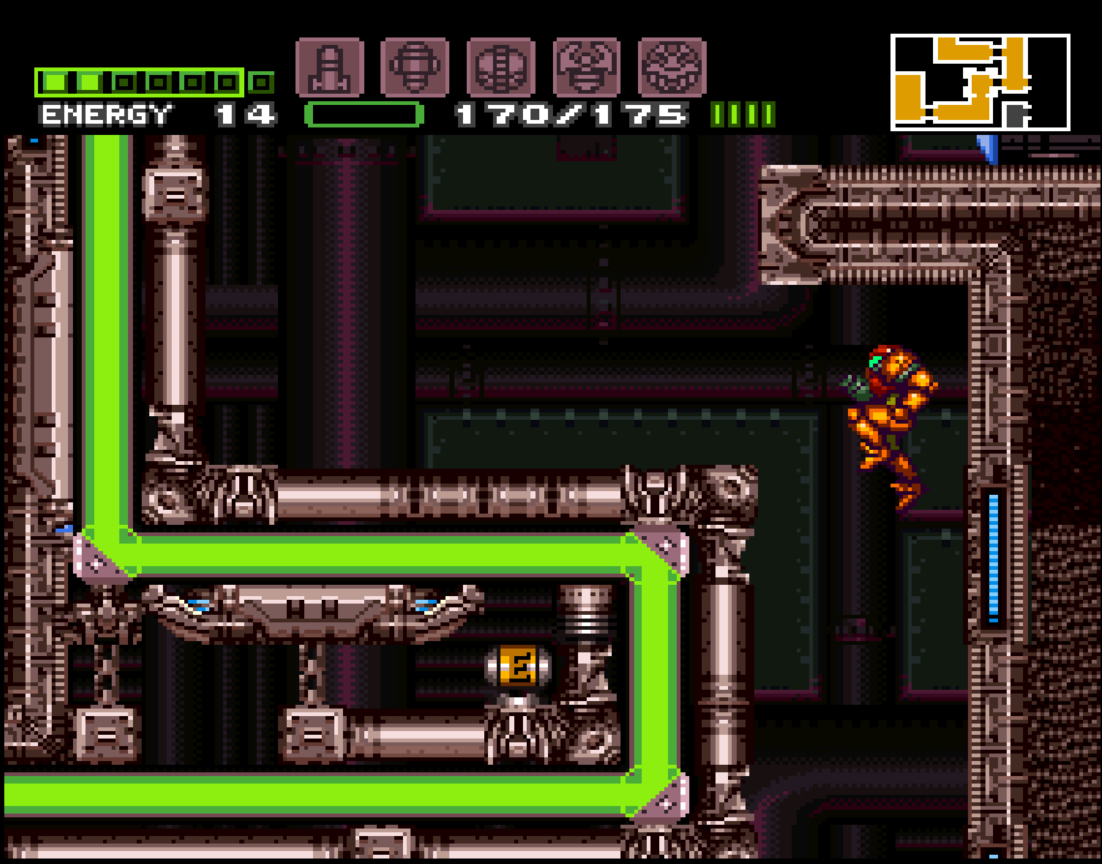The image size is (1102, 864).
Task: Select the missile icon in the HUD
Action: (329, 68)
